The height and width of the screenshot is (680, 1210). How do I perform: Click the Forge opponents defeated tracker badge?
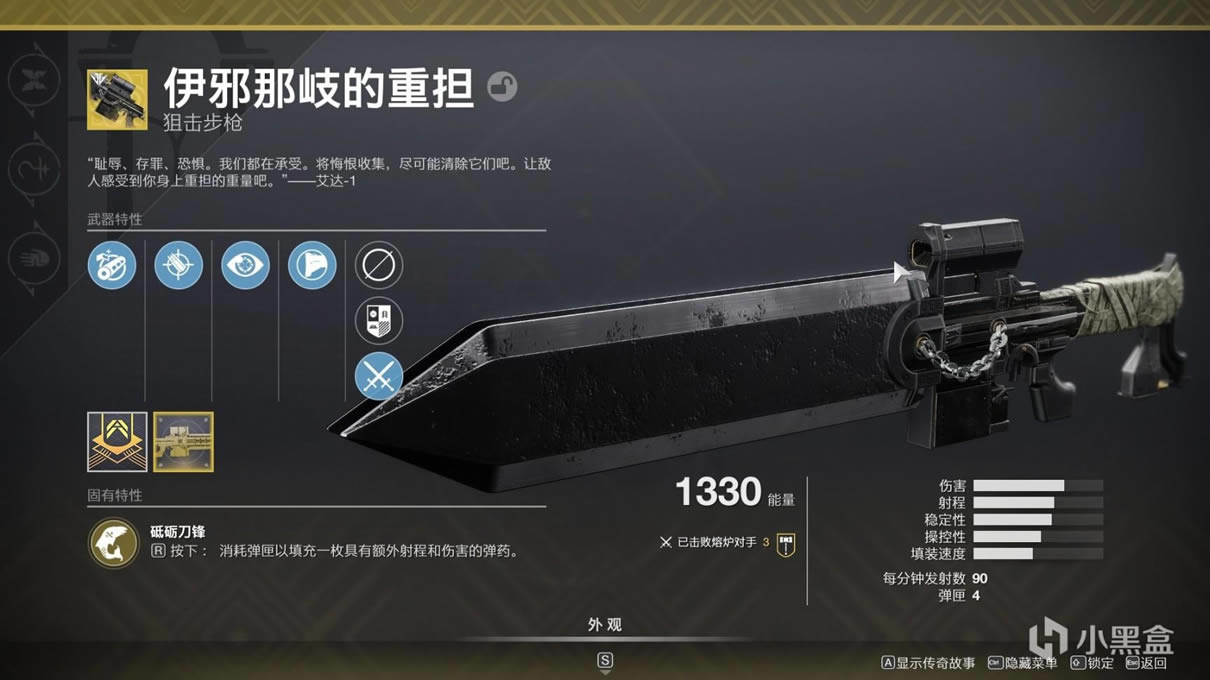click(786, 544)
